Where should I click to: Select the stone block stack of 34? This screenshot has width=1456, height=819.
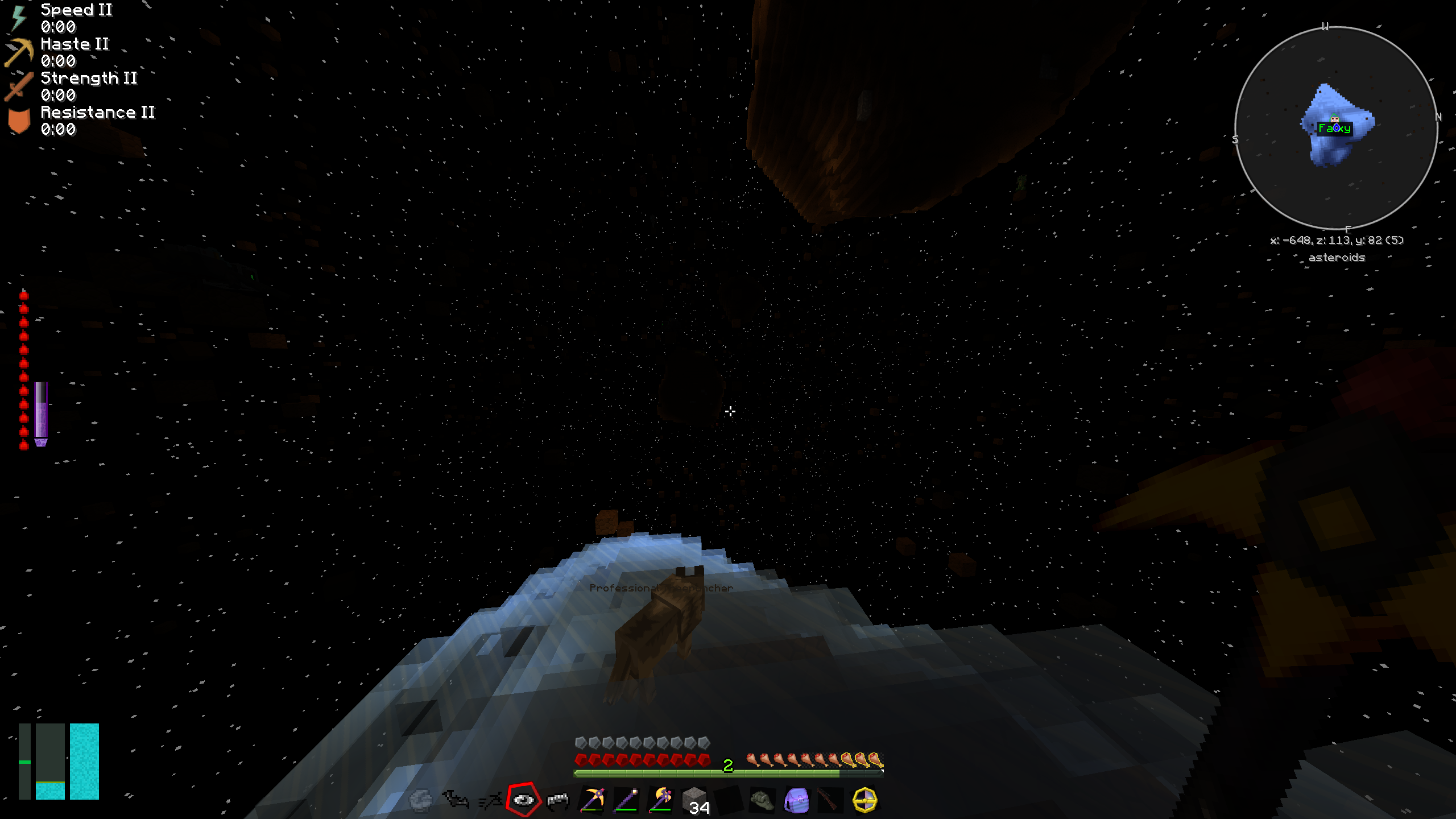[x=695, y=800]
